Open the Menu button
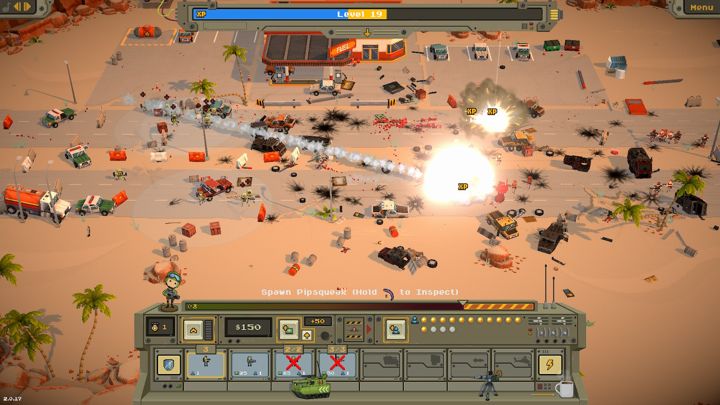The image size is (720, 405). click(x=700, y=8)
